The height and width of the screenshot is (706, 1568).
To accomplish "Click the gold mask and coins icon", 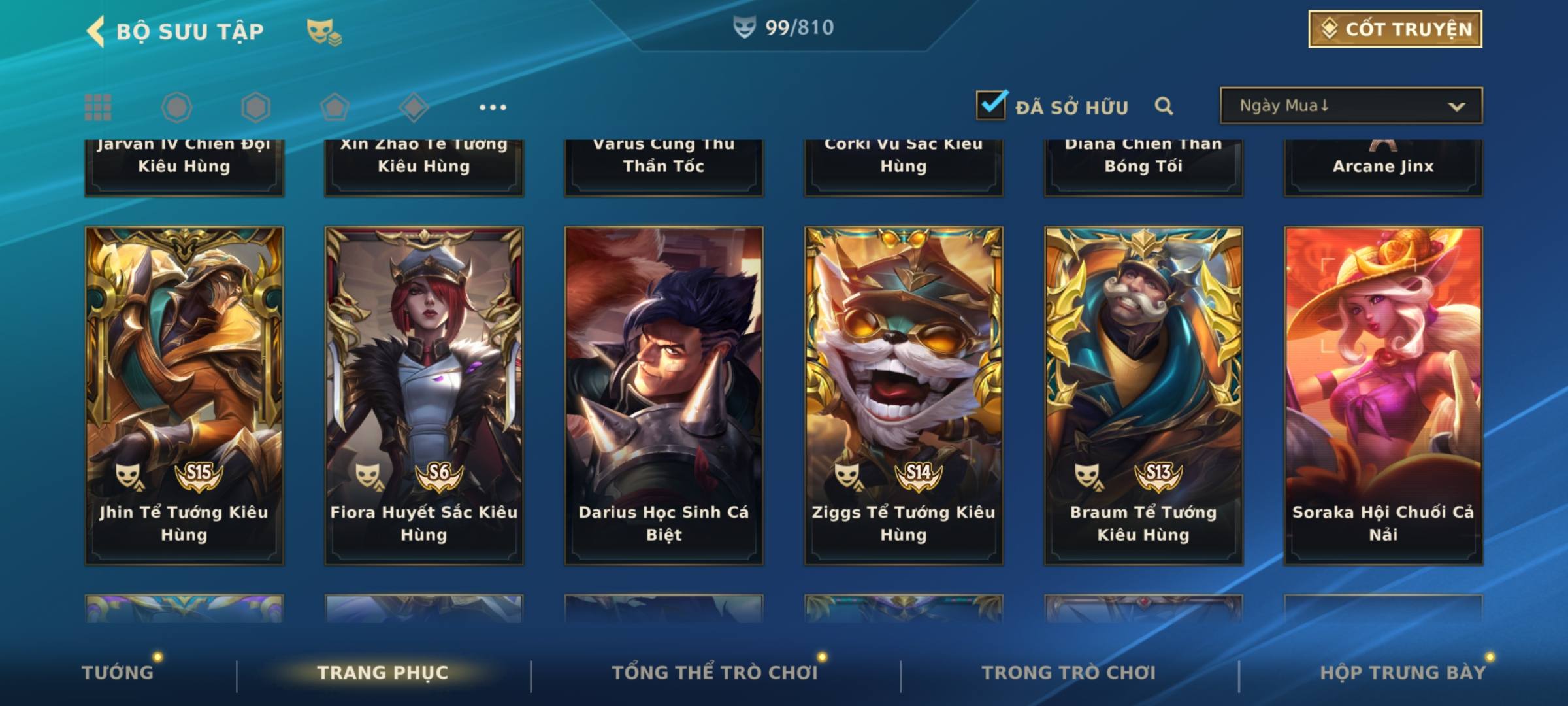I will tap(323, 31).
